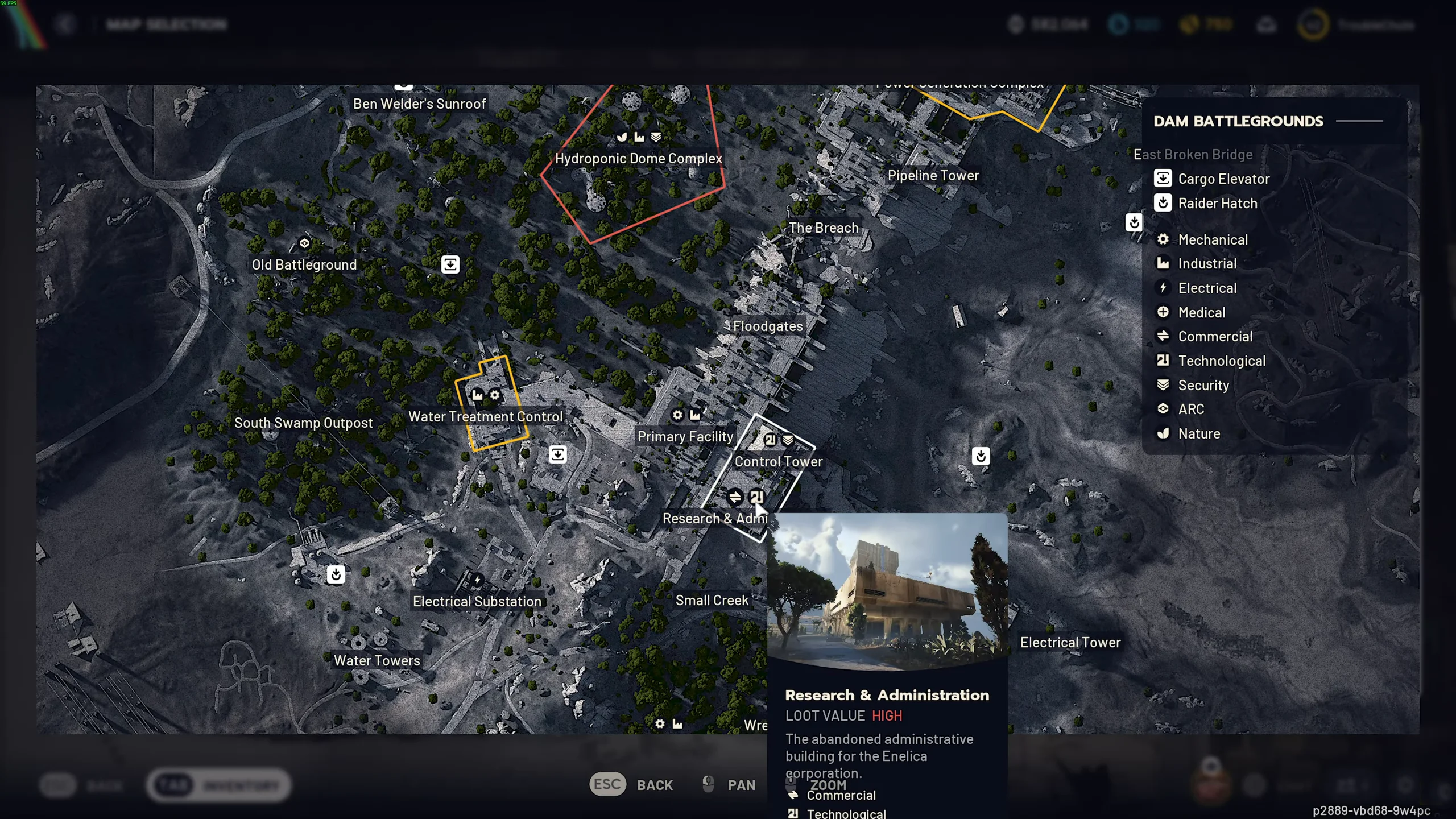Screen dimensions: 1456x819
Task: Choose the Floodgates map label
Action: click(767, 326)
